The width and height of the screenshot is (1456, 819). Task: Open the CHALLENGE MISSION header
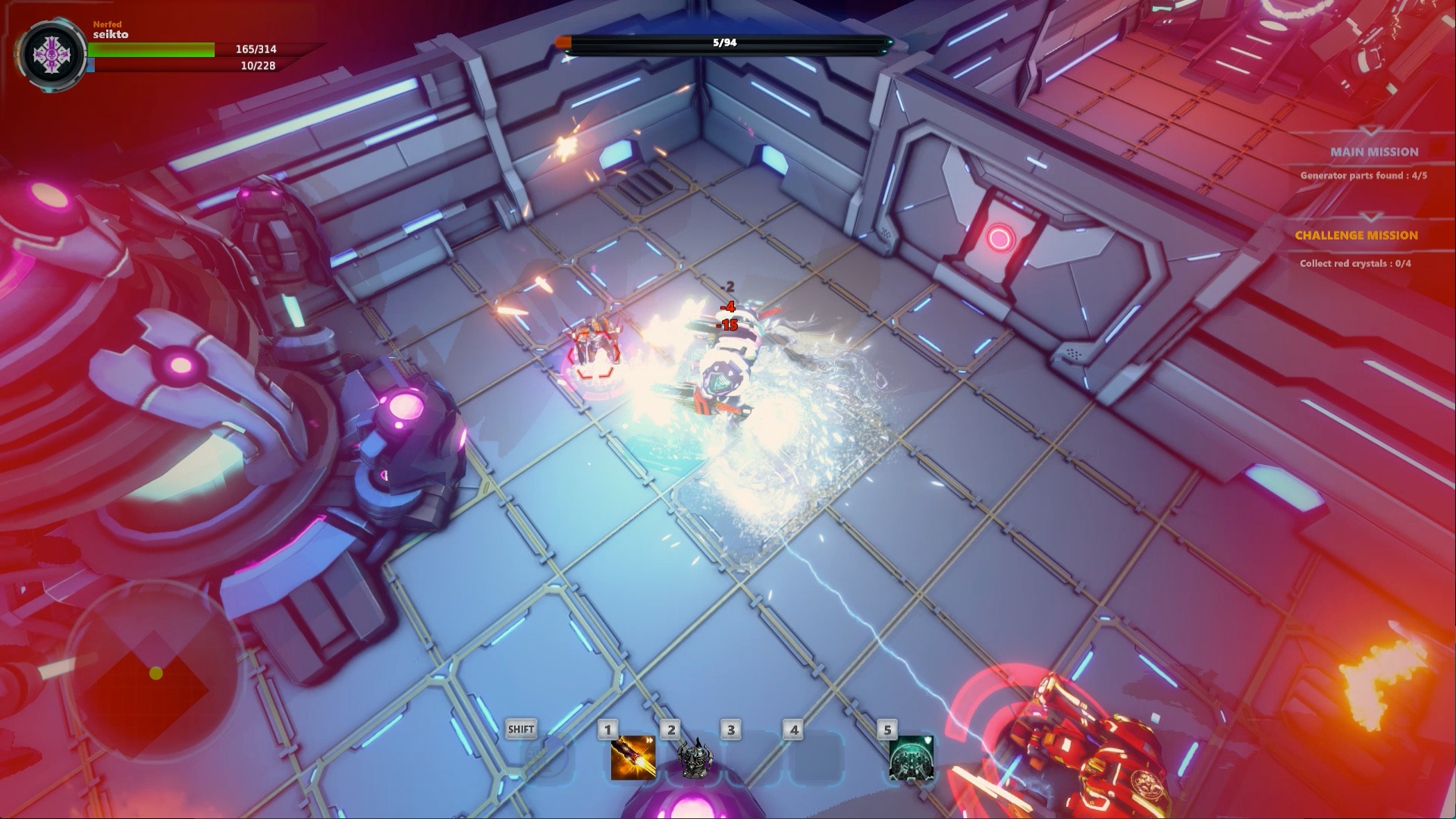[1357, 234]
